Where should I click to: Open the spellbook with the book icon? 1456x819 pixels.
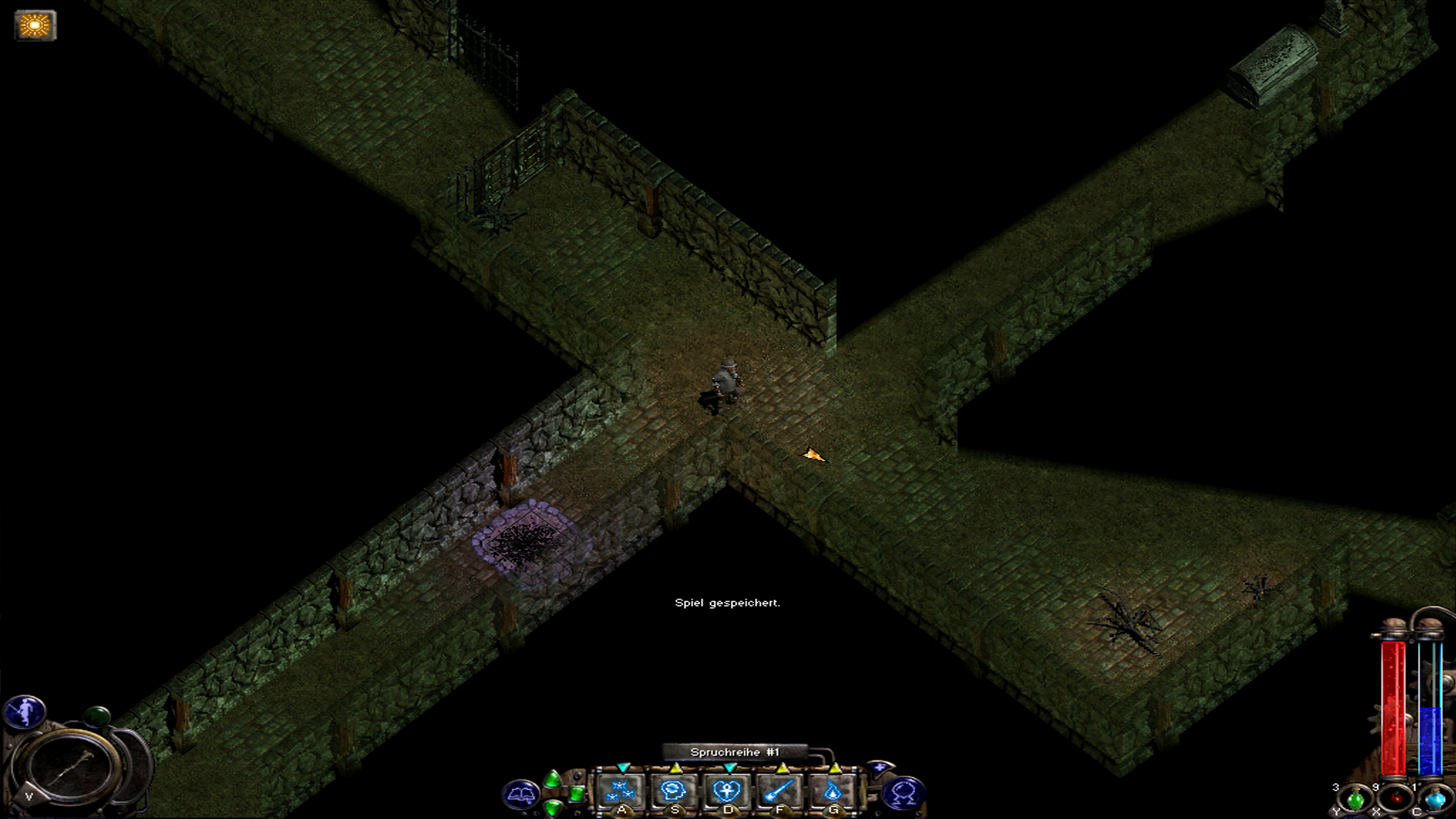click(x=520, y=795)
